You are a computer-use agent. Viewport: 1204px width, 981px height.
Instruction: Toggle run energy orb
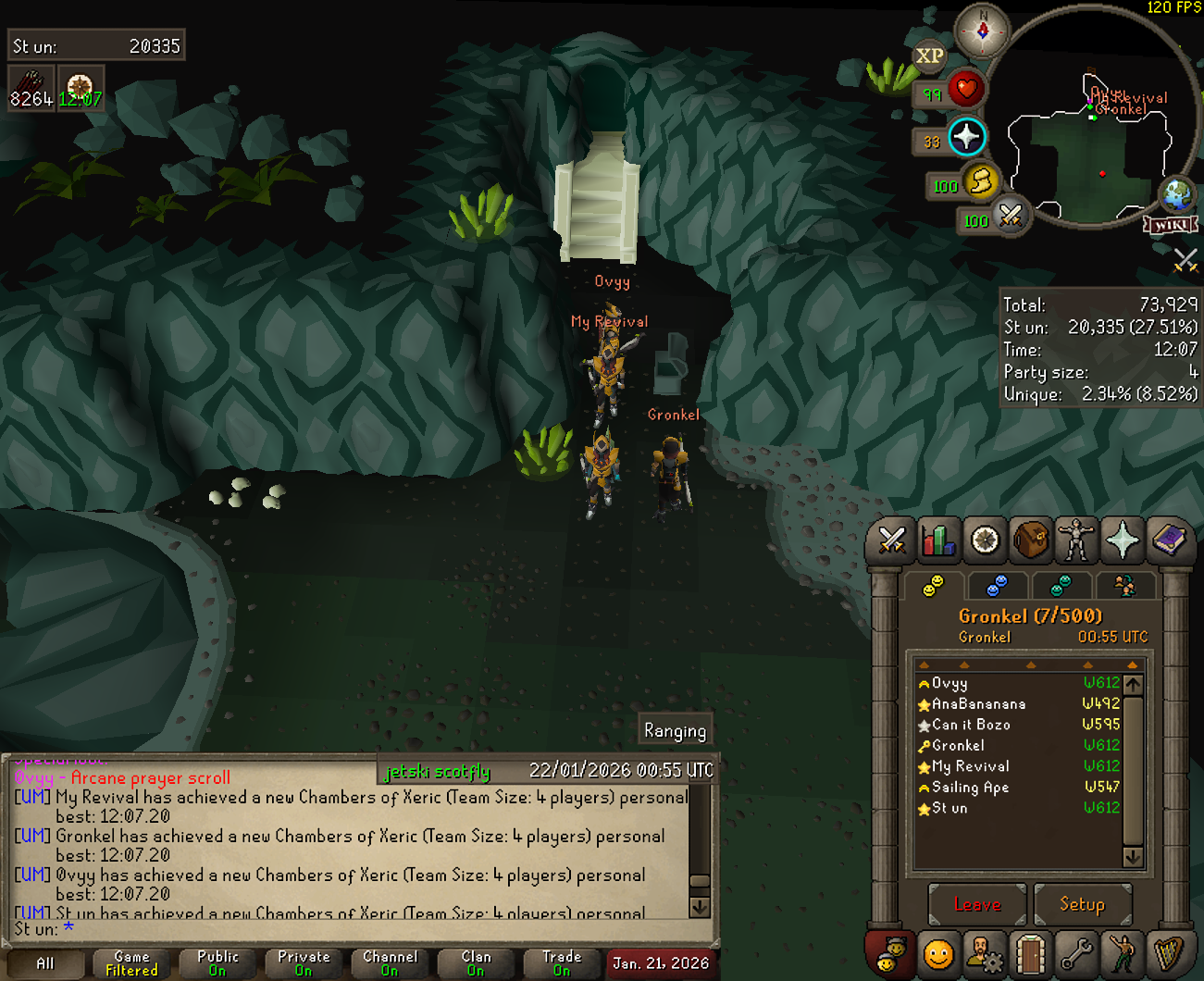(979, 181)
